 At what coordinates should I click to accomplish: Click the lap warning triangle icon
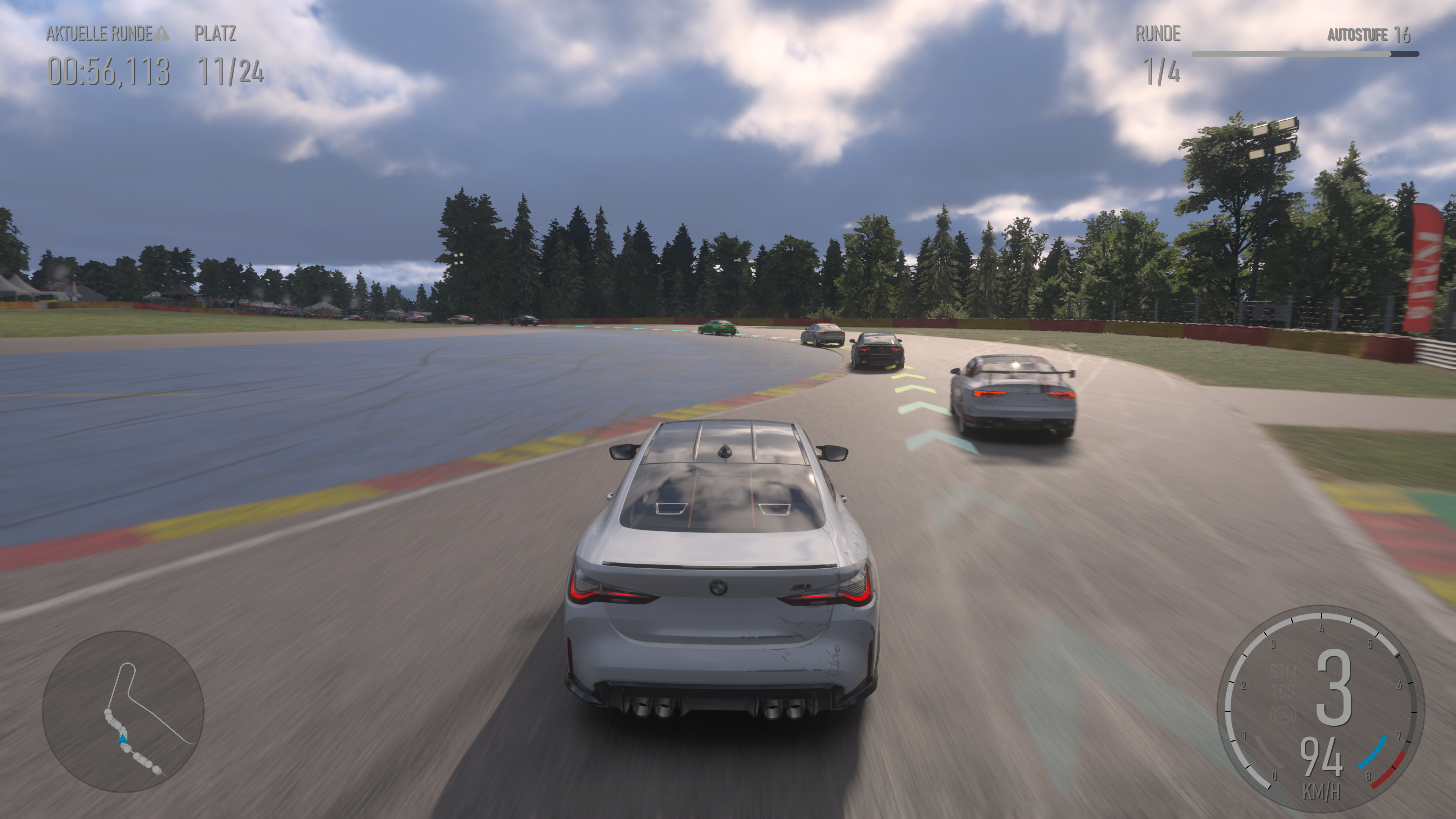click(x=162, y=33)
